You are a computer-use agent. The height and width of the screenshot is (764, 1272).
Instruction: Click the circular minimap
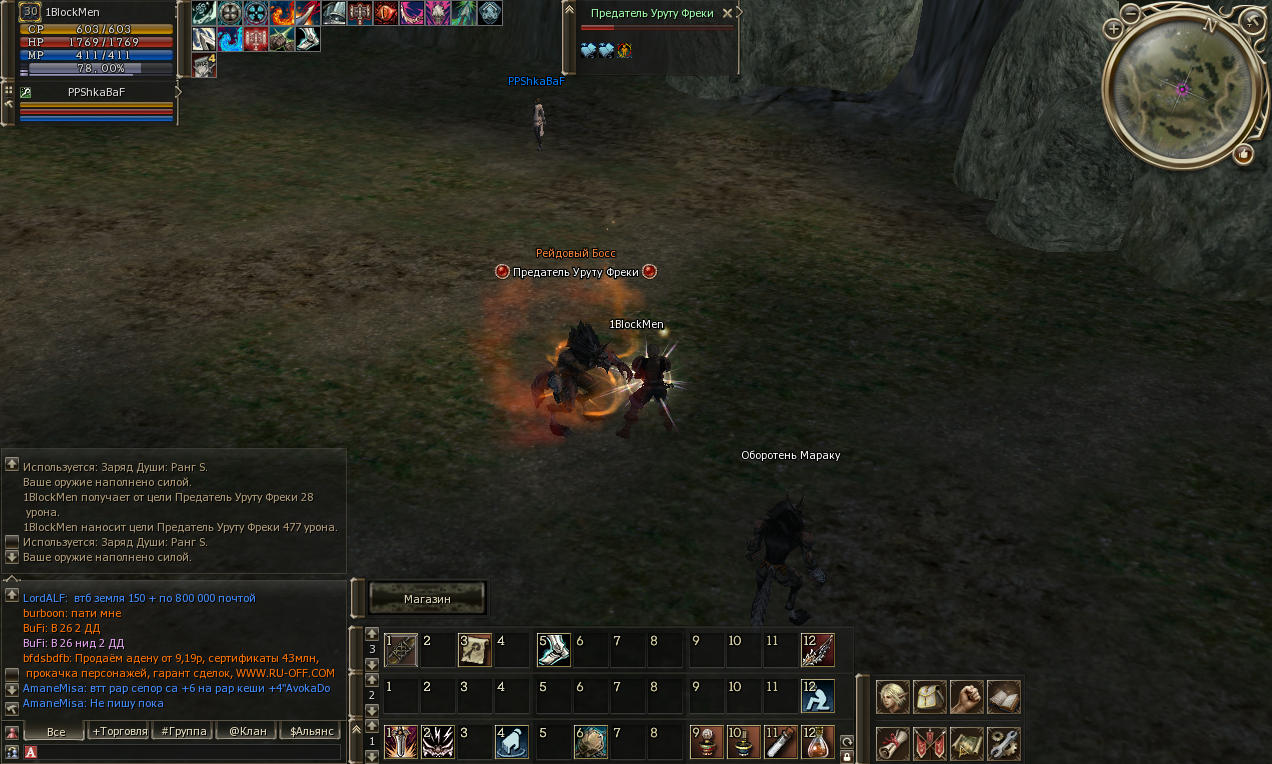(1182, 90)
